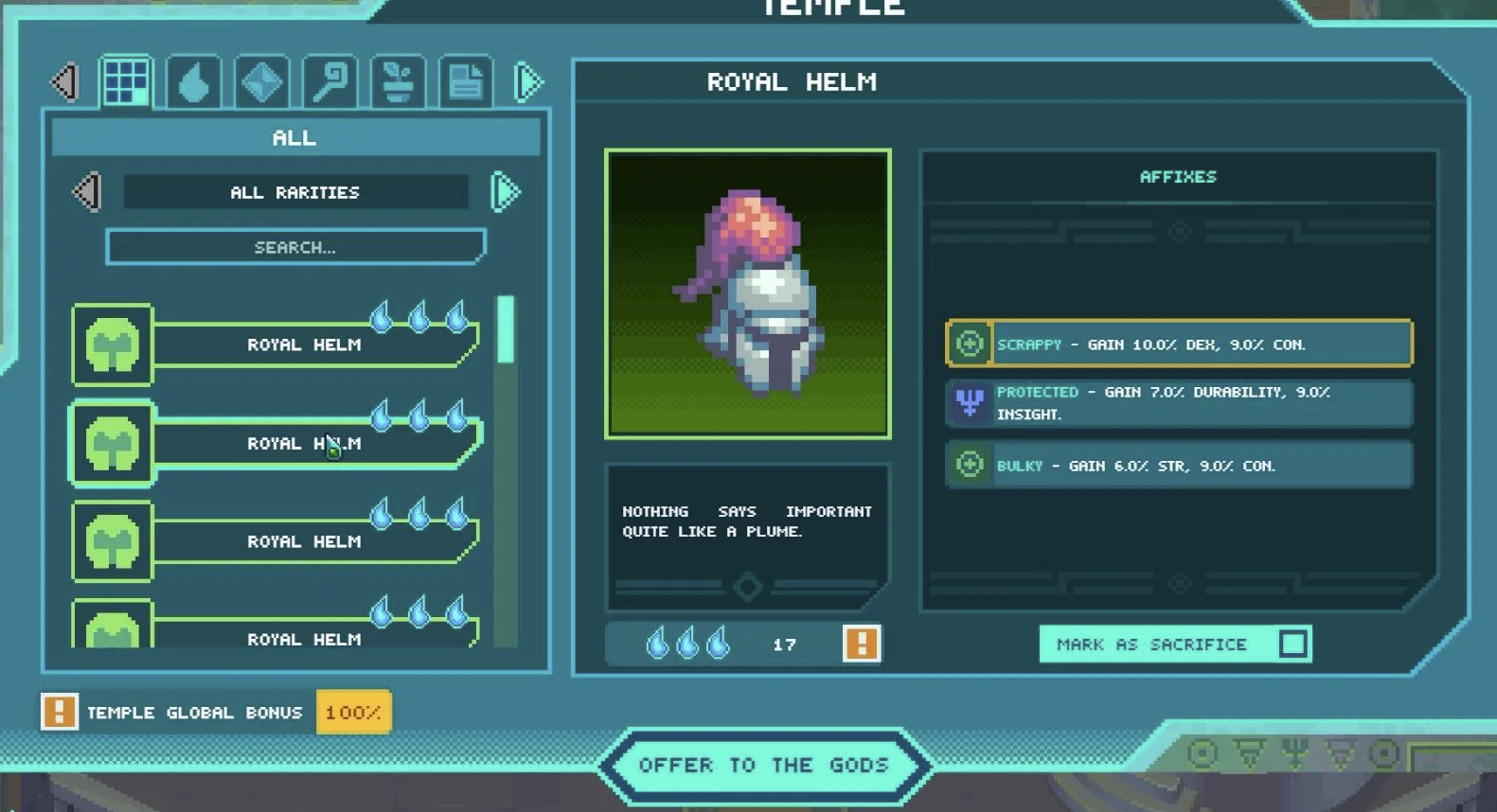Switch to the grid 'All' category tab
Image resolution: width=1497 pixels, height=812 pixels.
[x=126, y=82]
